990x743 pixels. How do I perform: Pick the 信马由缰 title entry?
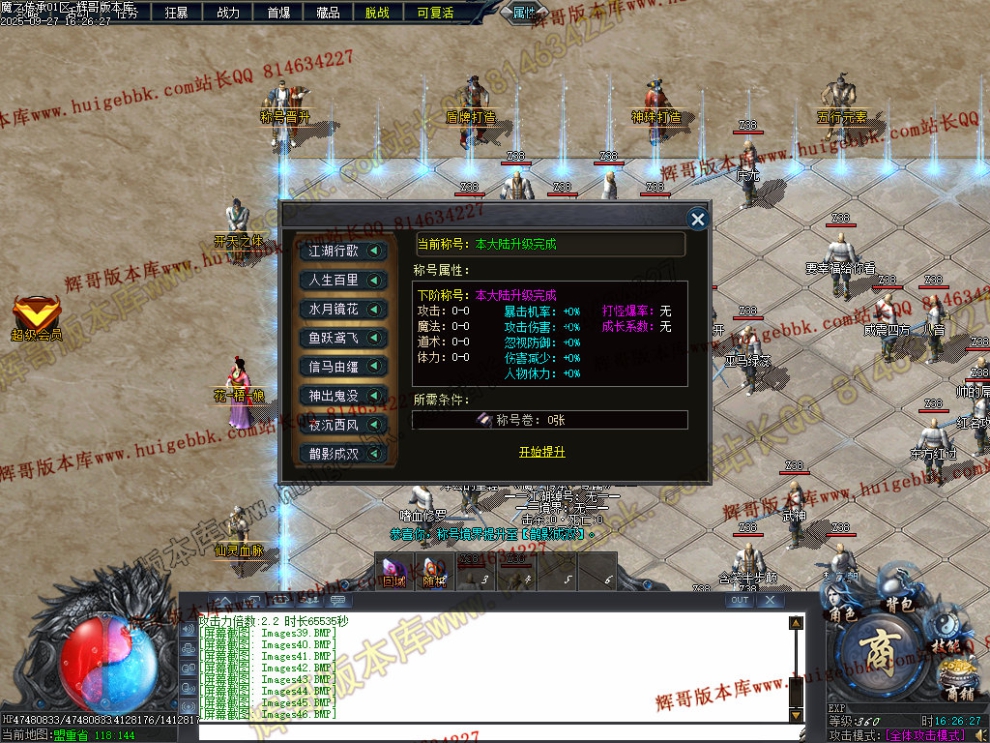tap(344, 367)
